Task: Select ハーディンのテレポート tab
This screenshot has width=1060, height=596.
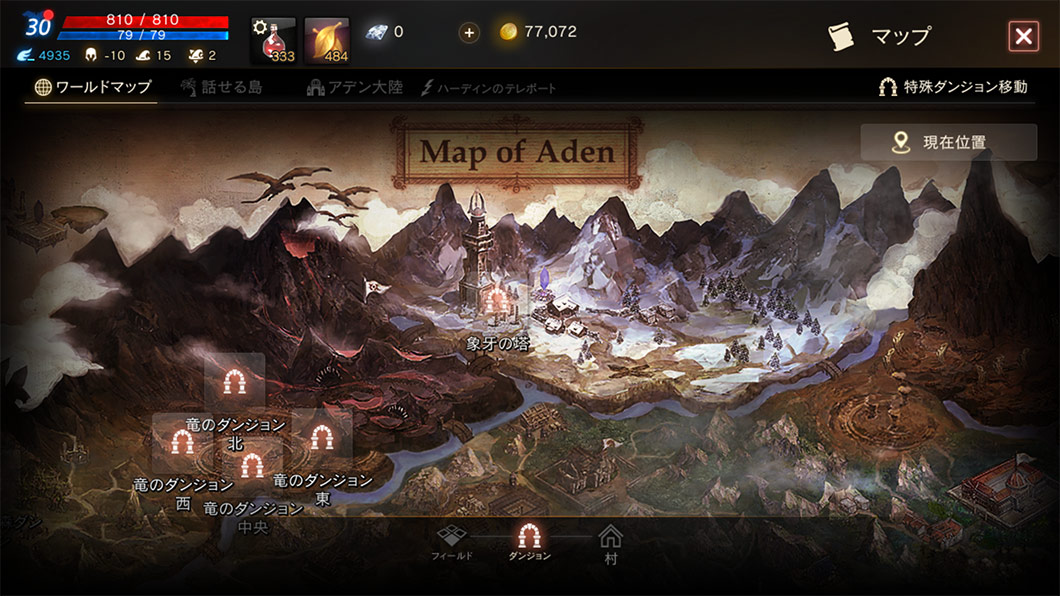Action: (489, 88)
